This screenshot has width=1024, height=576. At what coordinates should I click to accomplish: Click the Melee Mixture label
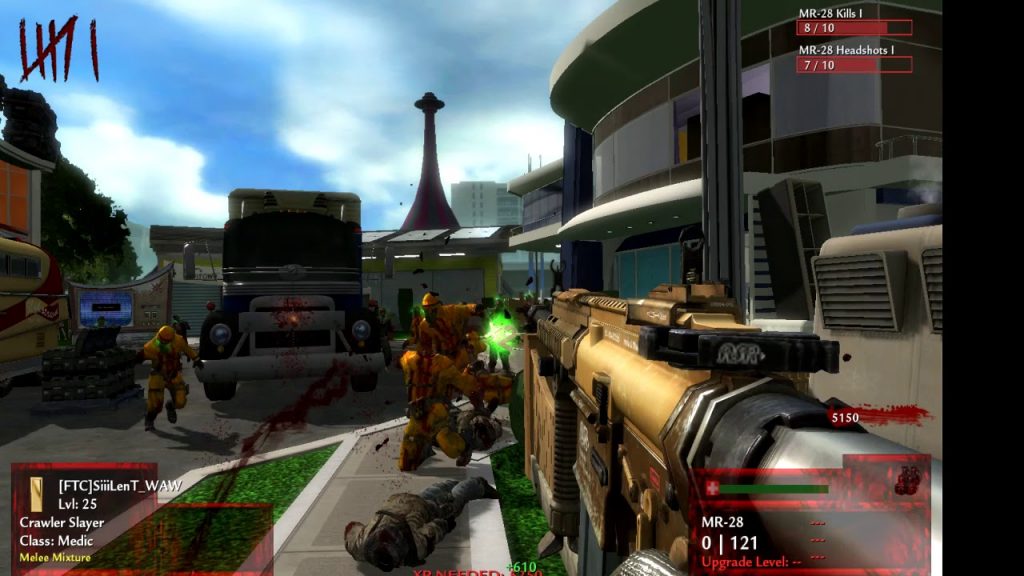(x=55, y=557)
